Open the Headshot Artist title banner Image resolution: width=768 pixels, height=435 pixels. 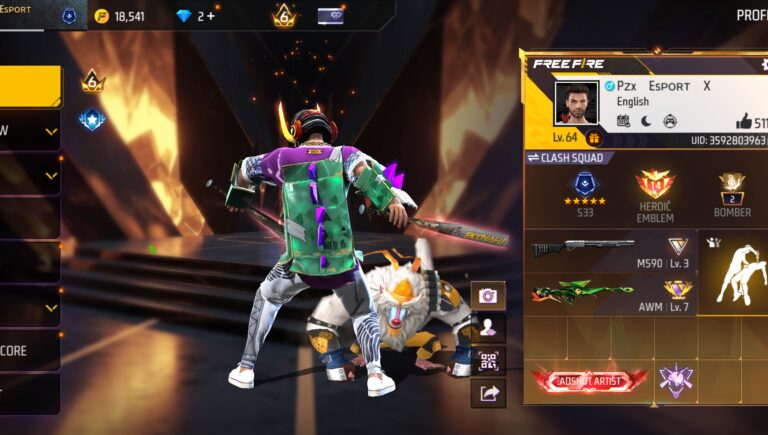pos(589,380)
